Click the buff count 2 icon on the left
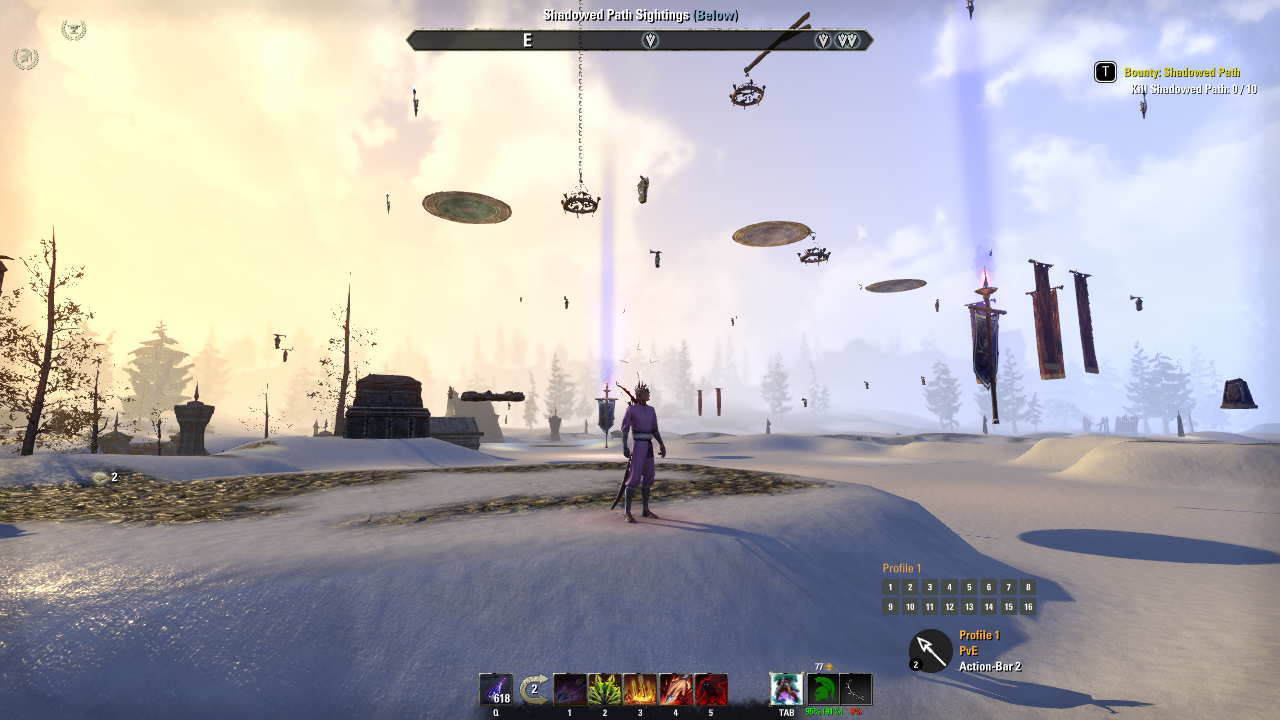 pyautogui.click(x=102, y=478)
